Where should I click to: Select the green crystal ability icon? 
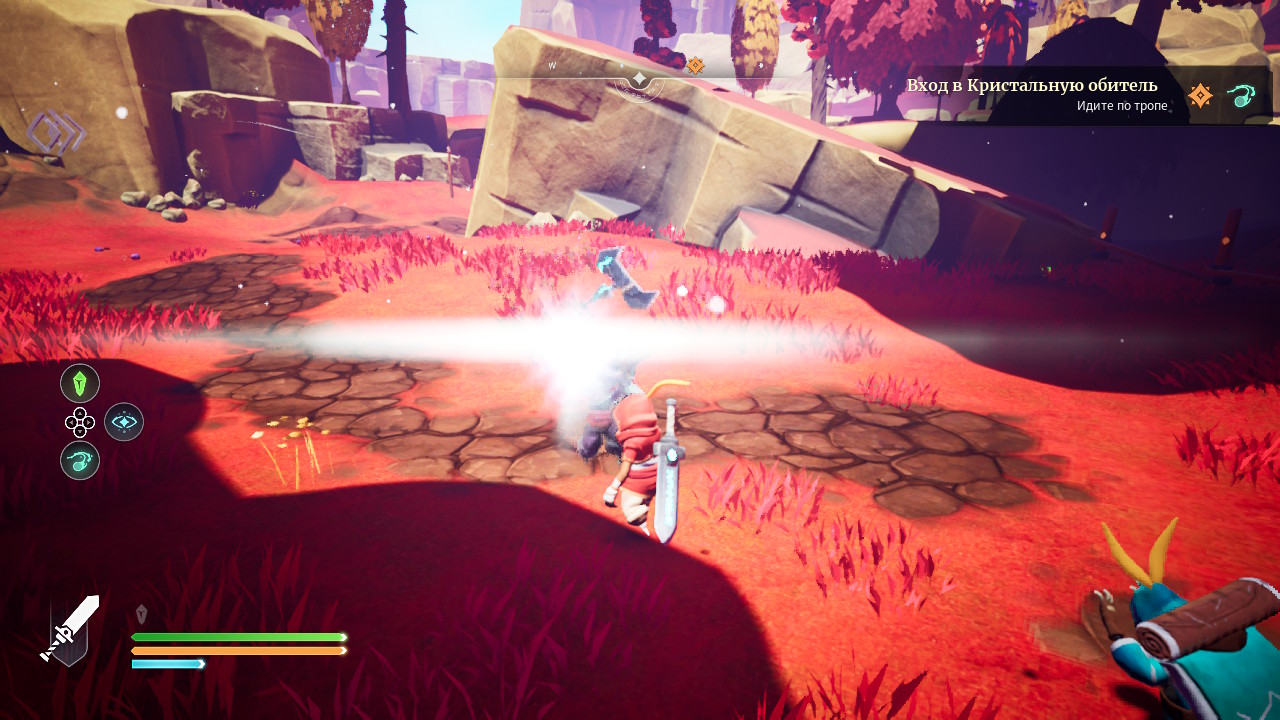[x=80, y=383]
